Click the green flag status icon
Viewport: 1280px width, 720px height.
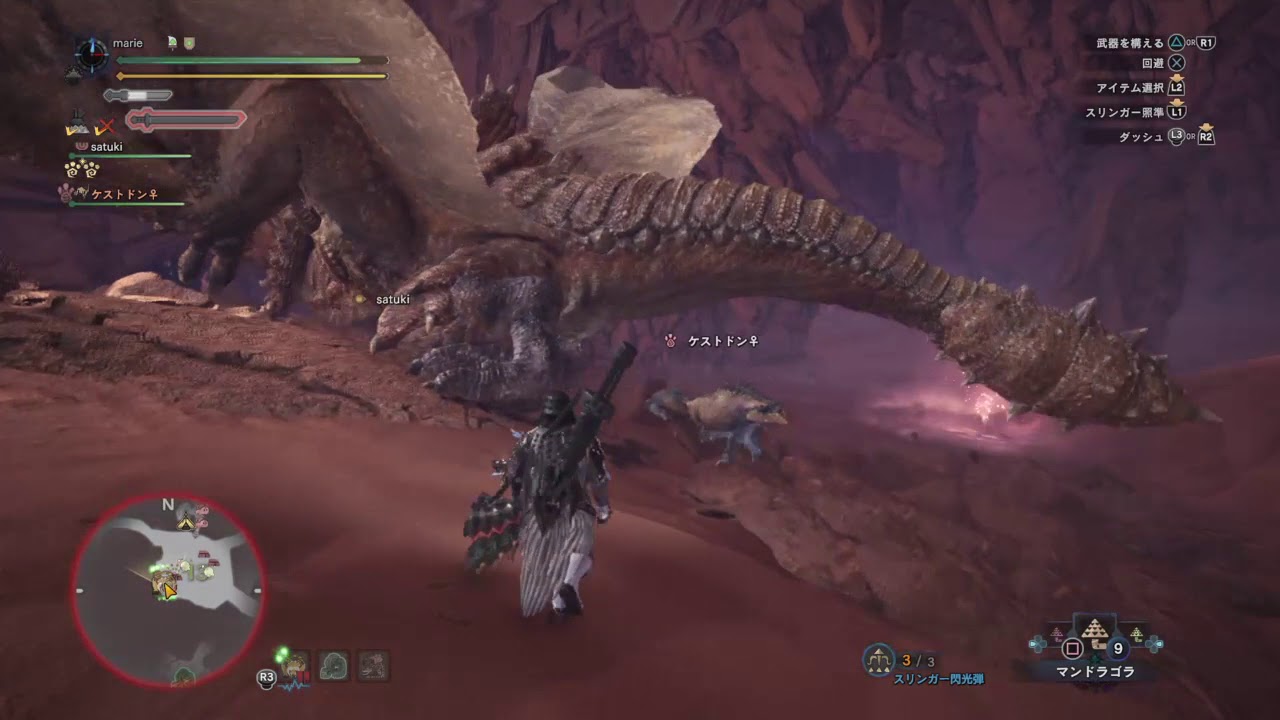tap(172, 41)
